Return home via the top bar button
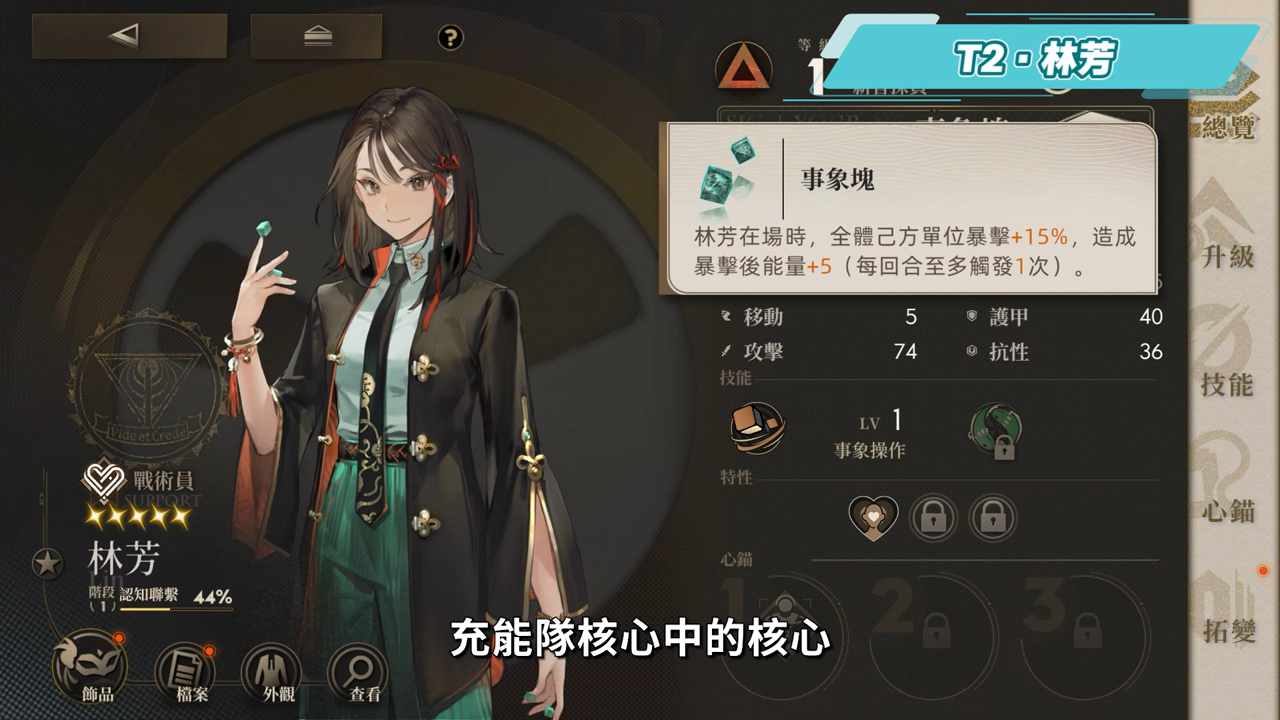The height and width of the screenshot is (720, 1280). (x=316, y=37)
